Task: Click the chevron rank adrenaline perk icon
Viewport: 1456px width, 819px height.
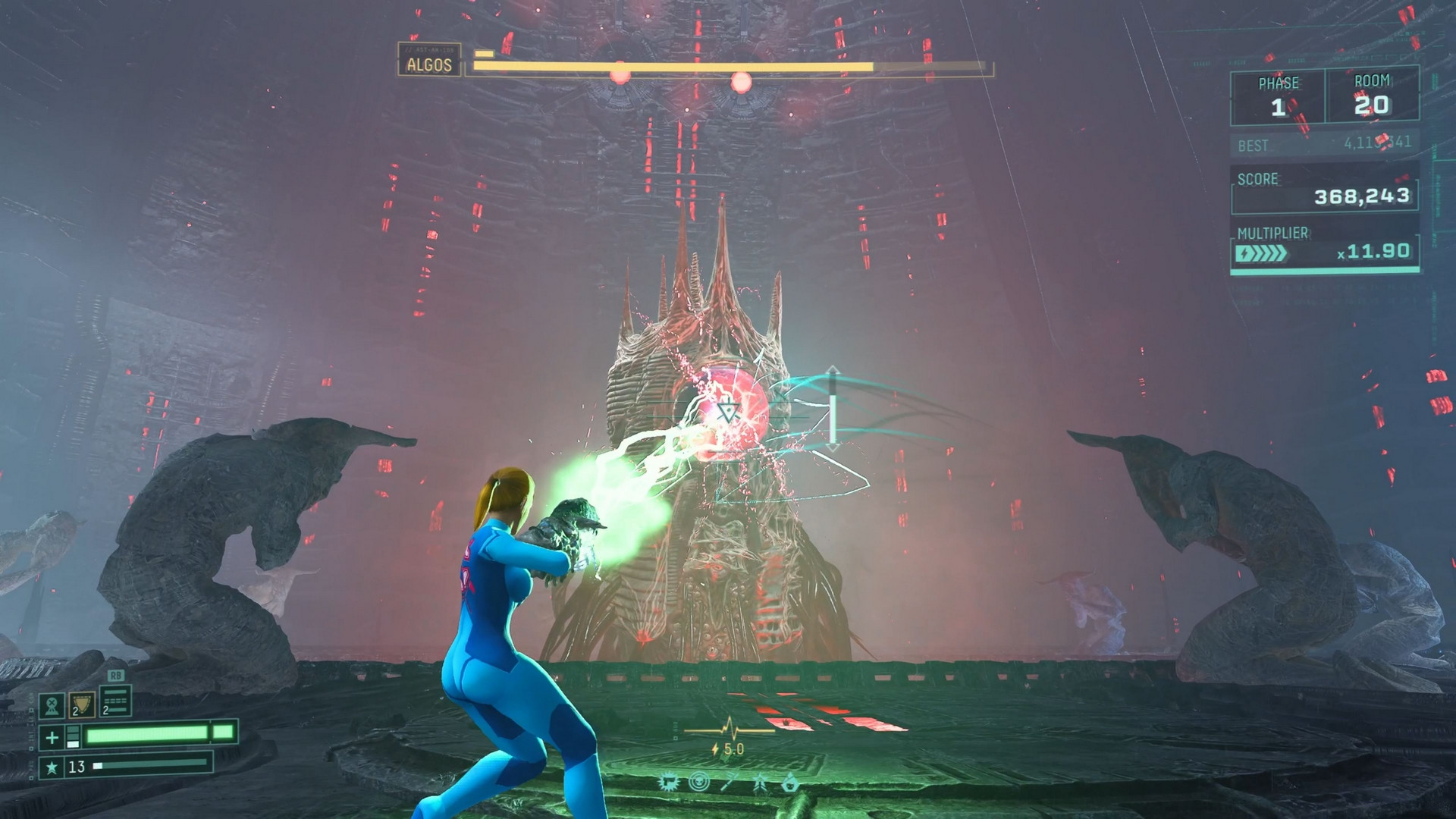Action: coord(761,783)
